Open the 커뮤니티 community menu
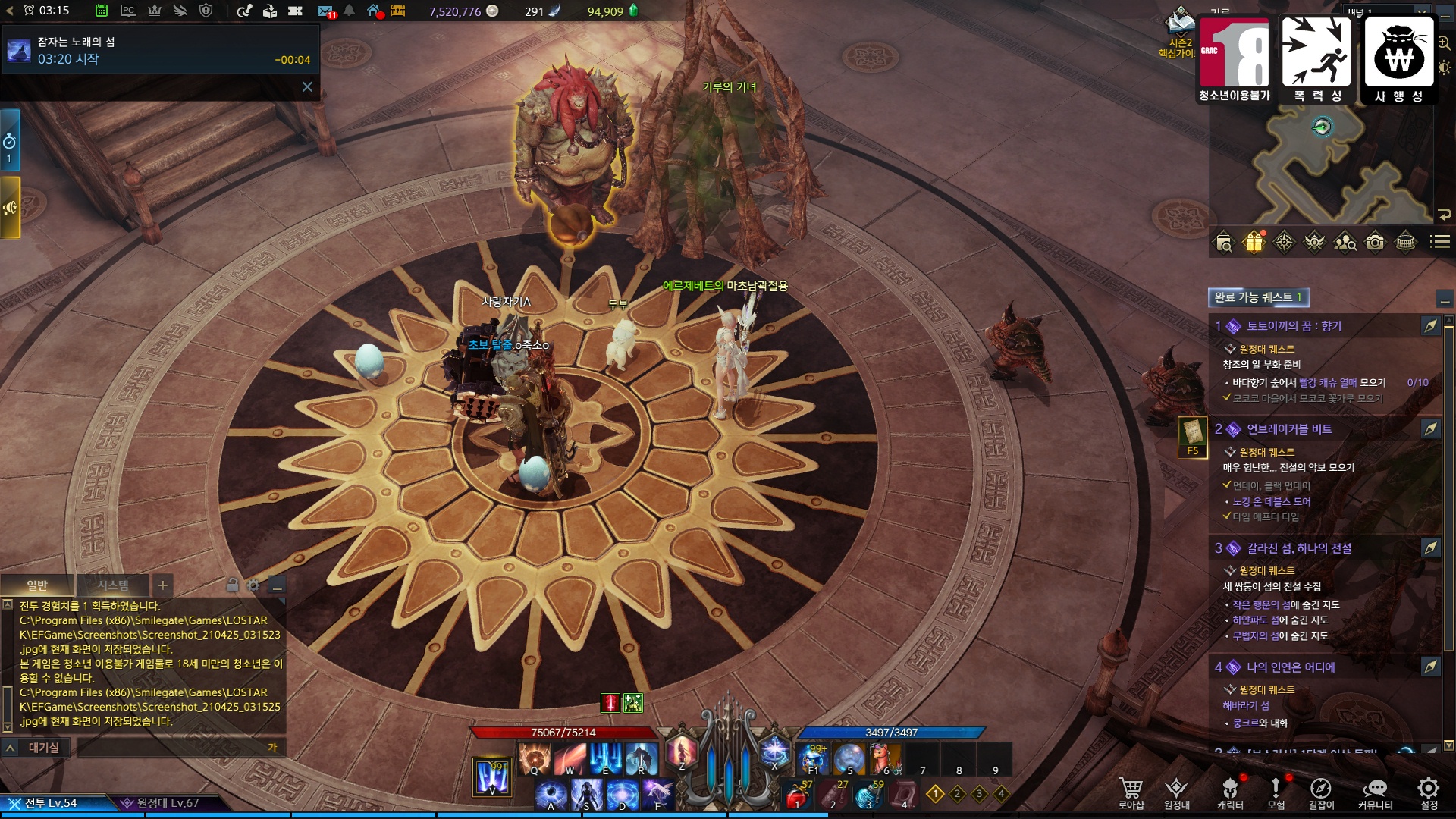This screenshot has height=819, width=1456. point(1375,792)
